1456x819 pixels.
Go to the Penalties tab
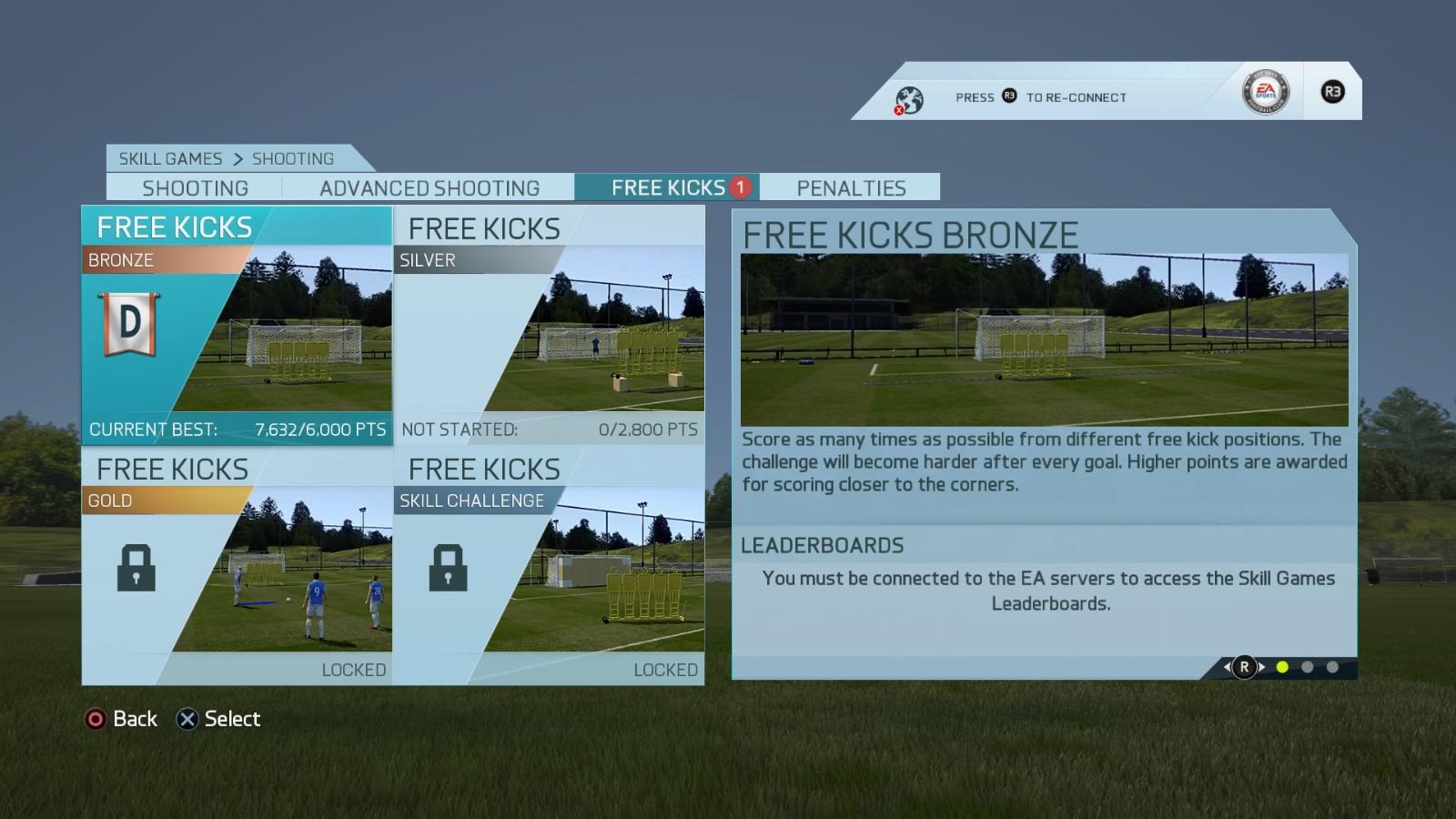point(851,187)
